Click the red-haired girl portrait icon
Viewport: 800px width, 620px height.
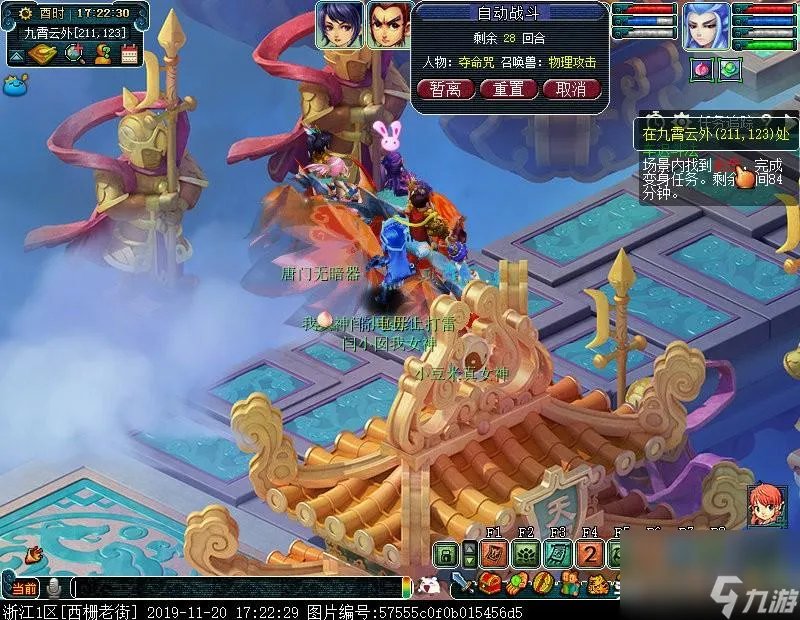[x=766, y=505]
